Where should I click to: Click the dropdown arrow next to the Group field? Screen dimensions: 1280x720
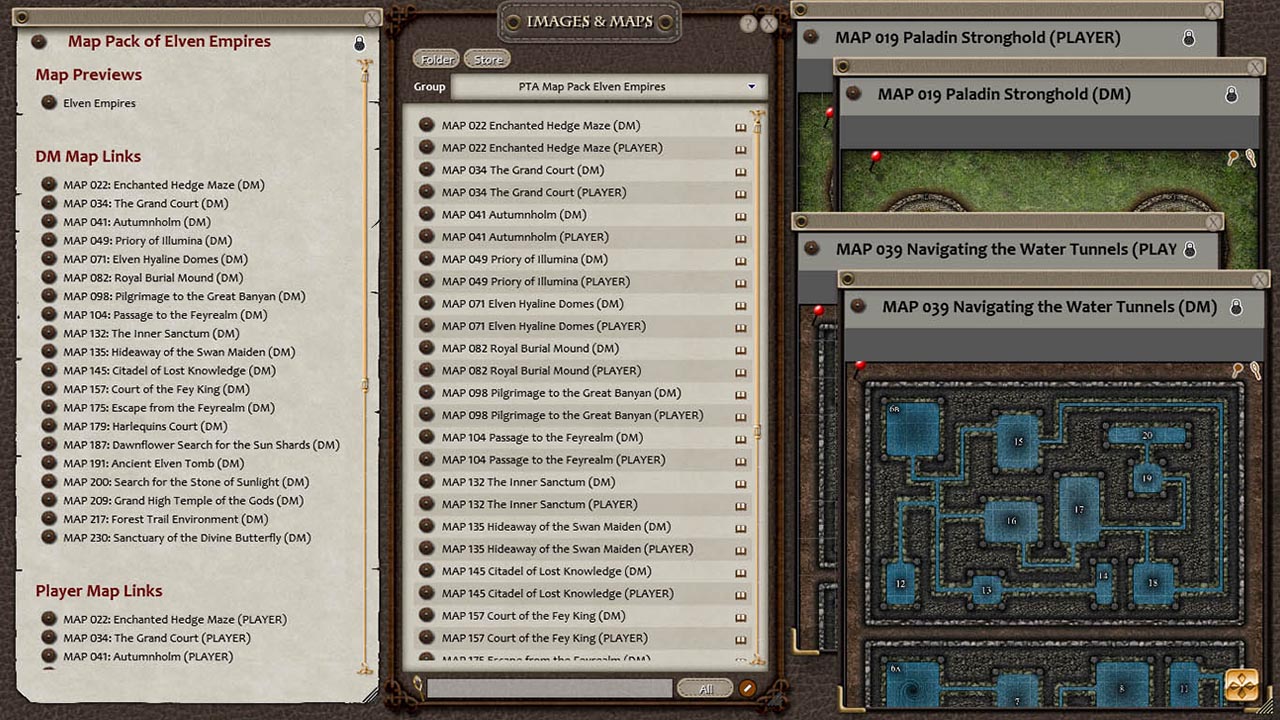click(x=752, y=87)
